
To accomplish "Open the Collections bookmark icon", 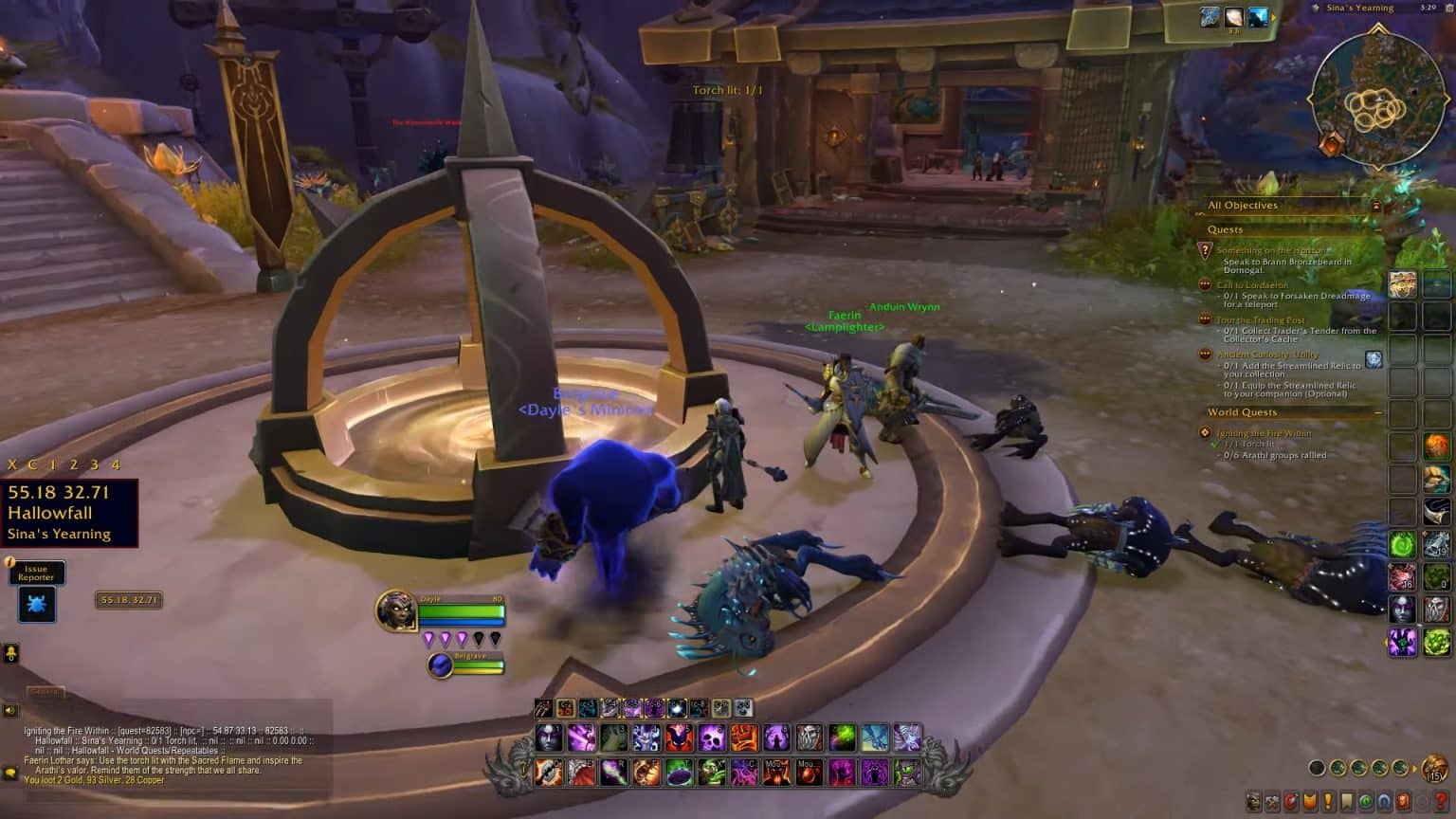I will coord(1347,801).
